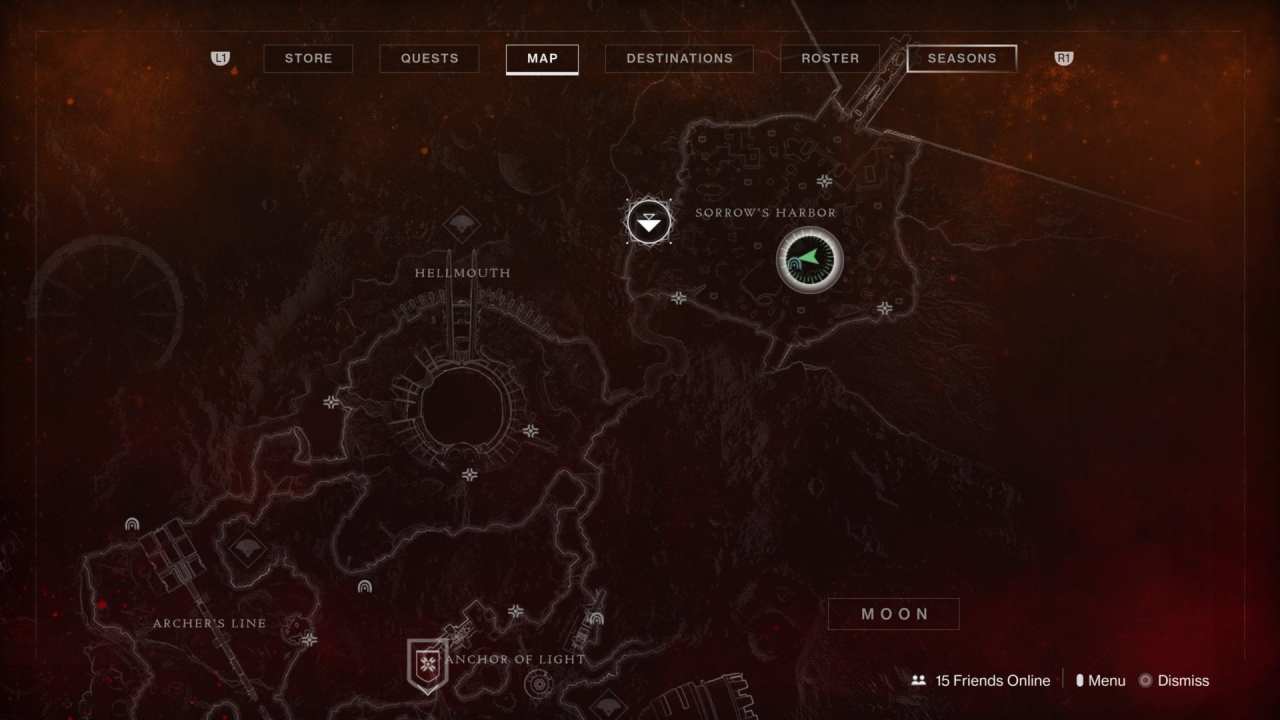Click the Lost Sector arch icon below Hellmouth
Screen dimensions: 1280x720
365,586
